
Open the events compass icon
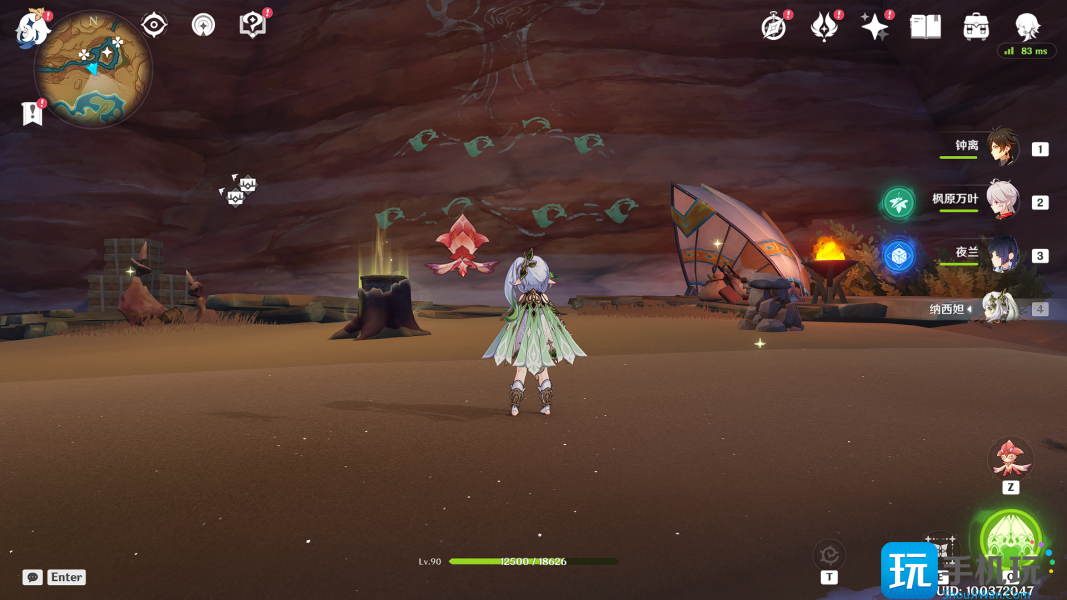773,27
